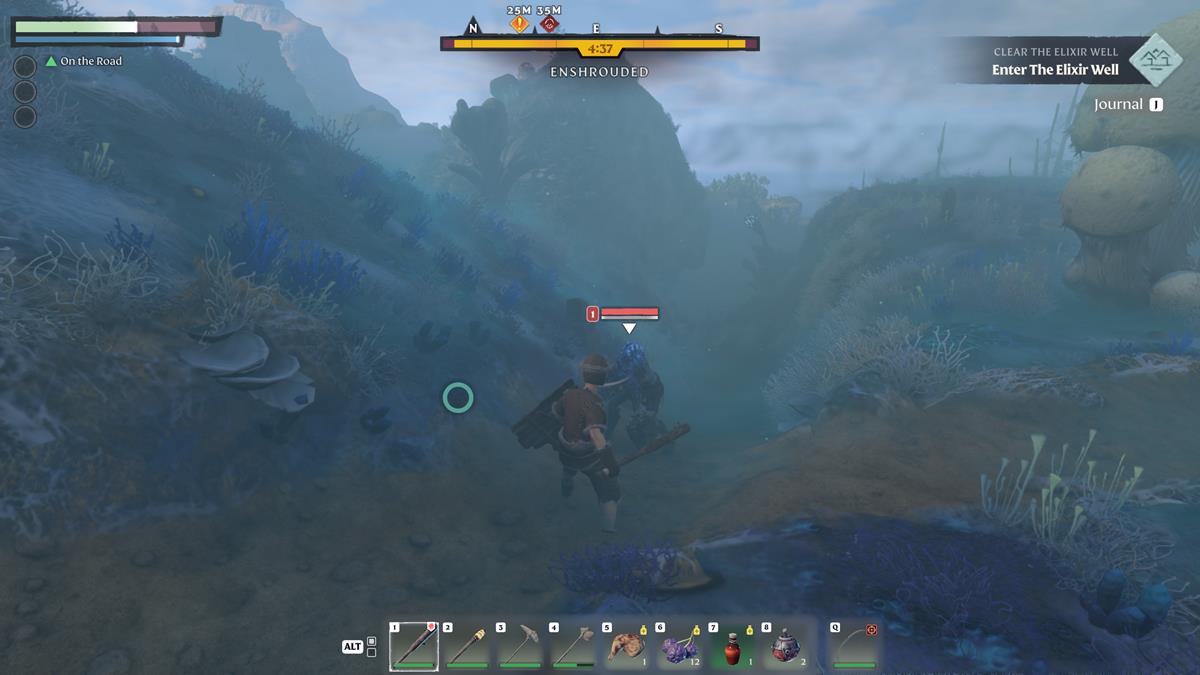Equip the torch from the hotbar
Screen dimensions: 1200x675
tap(467, 647)
